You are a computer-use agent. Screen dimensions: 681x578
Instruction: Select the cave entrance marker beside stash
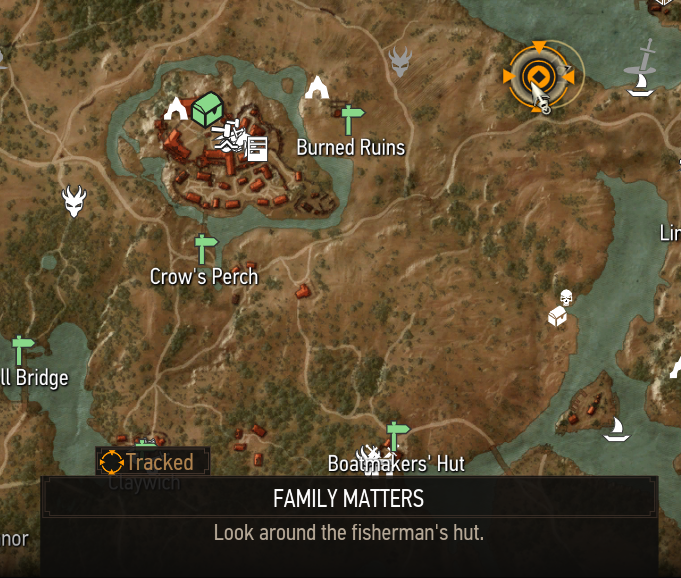click(x=177, y=108)
